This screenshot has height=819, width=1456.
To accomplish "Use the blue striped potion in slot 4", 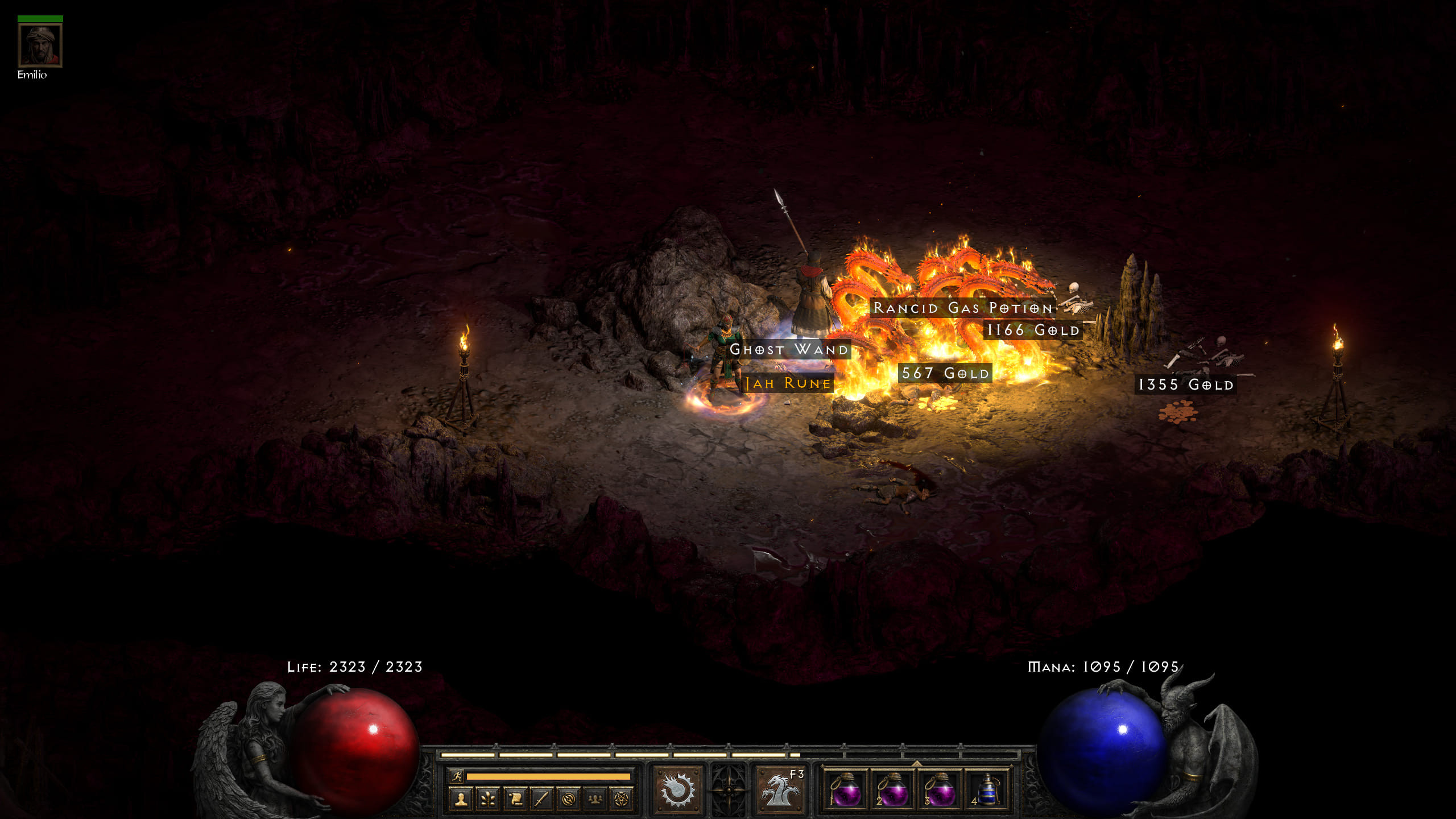I will click(988, 791).
